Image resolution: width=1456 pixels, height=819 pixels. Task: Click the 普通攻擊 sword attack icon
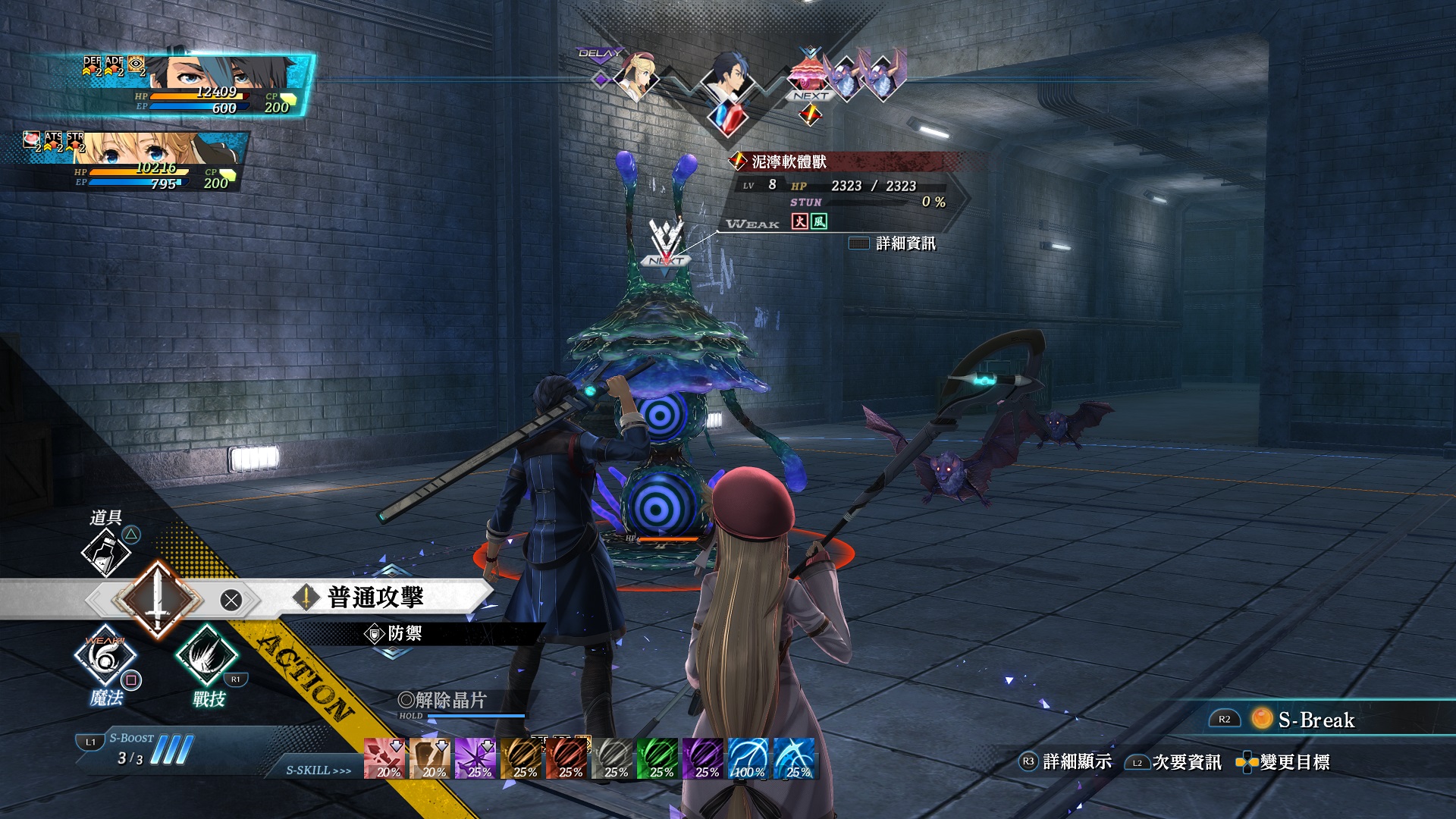[159, 600]
